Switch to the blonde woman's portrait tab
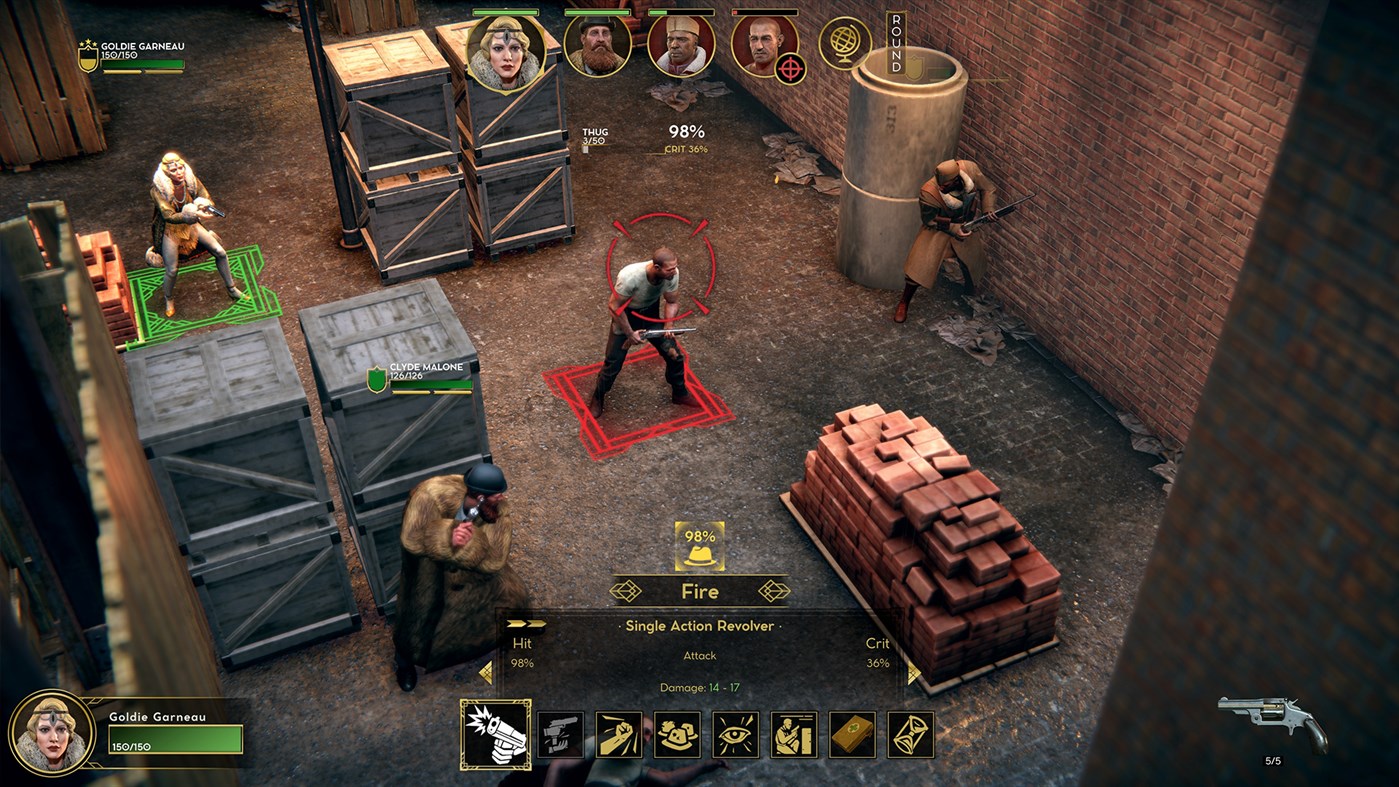 point(507,49)
